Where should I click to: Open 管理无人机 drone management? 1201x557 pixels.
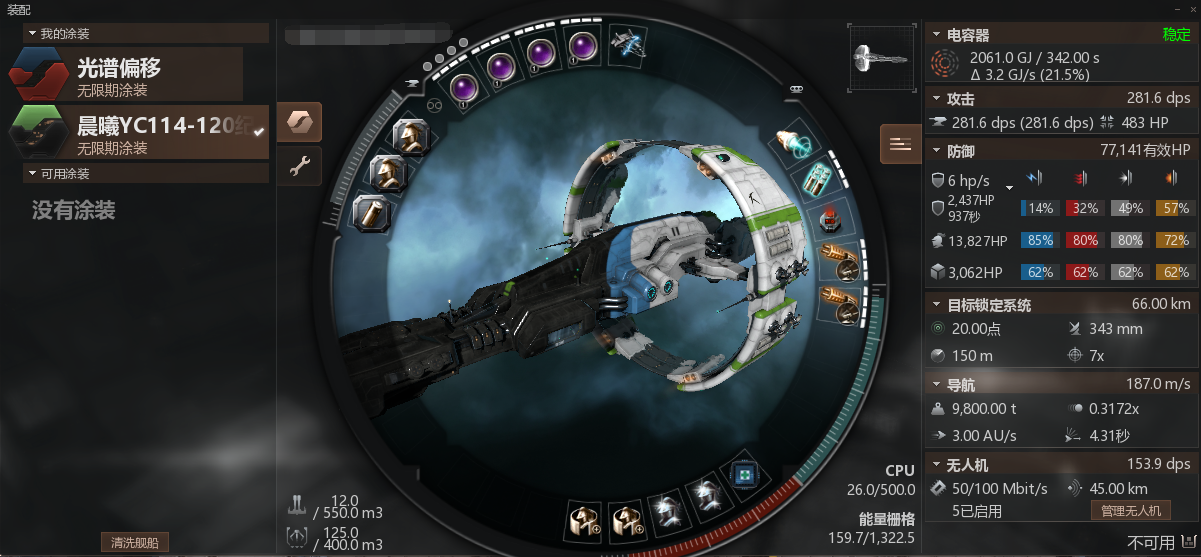tap(1129, 510)
